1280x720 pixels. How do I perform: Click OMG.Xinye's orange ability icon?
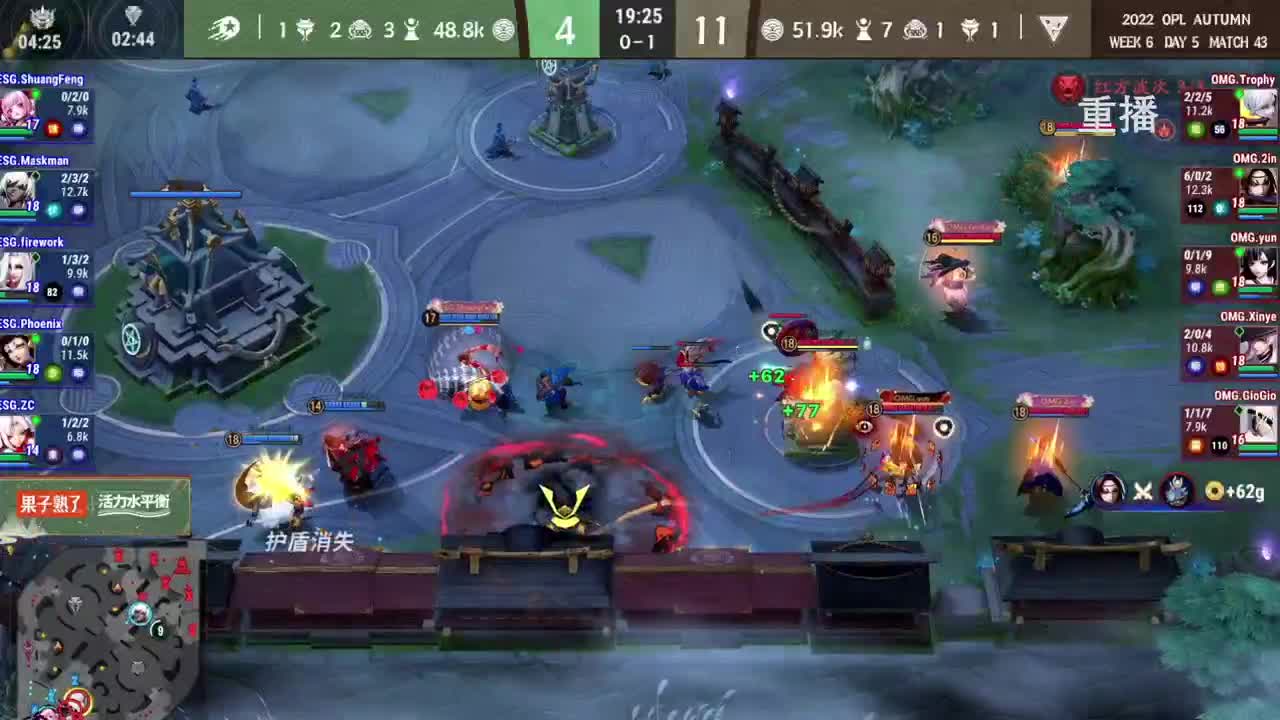coord(1221,367)
